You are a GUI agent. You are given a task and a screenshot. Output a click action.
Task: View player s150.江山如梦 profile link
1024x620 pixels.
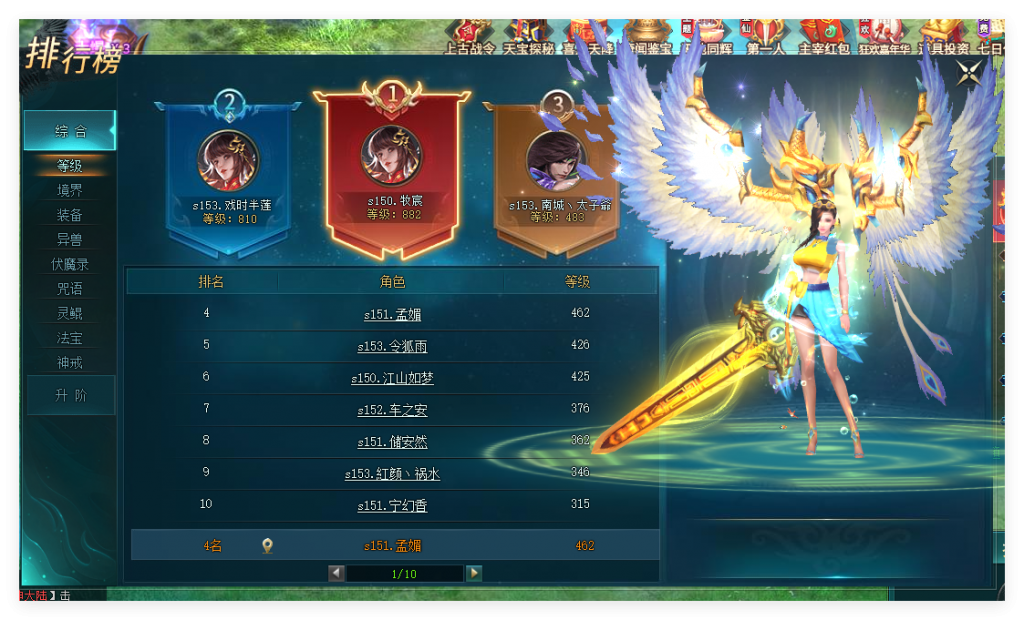(392, 379)
